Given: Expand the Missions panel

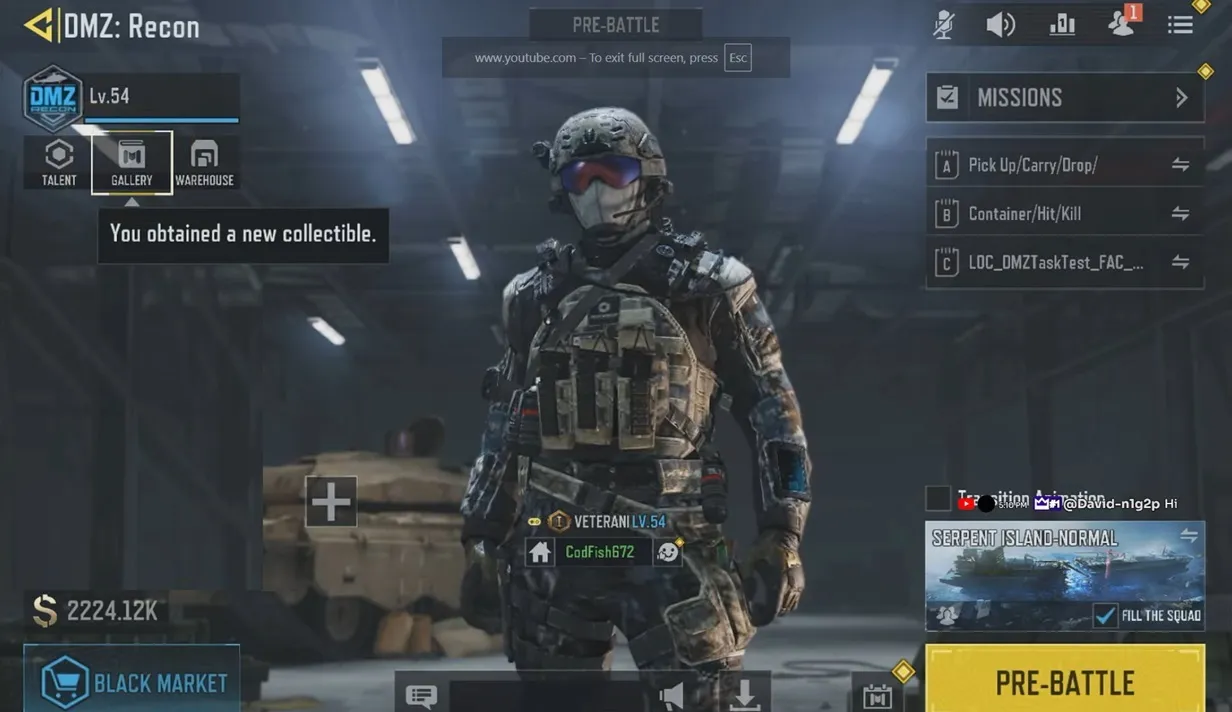Looking at the screenshot, I should [x=1065, y=98].
